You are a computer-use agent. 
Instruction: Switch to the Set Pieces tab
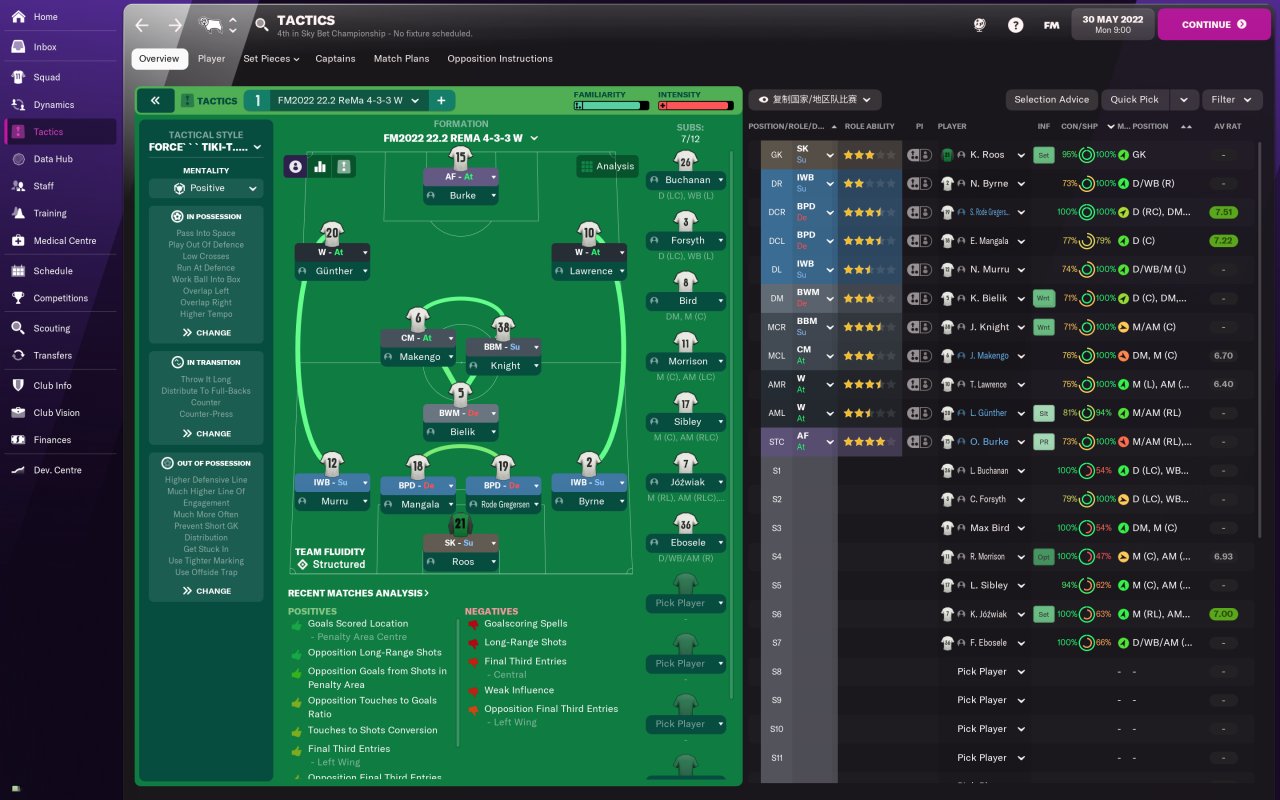tap(270, 59)
